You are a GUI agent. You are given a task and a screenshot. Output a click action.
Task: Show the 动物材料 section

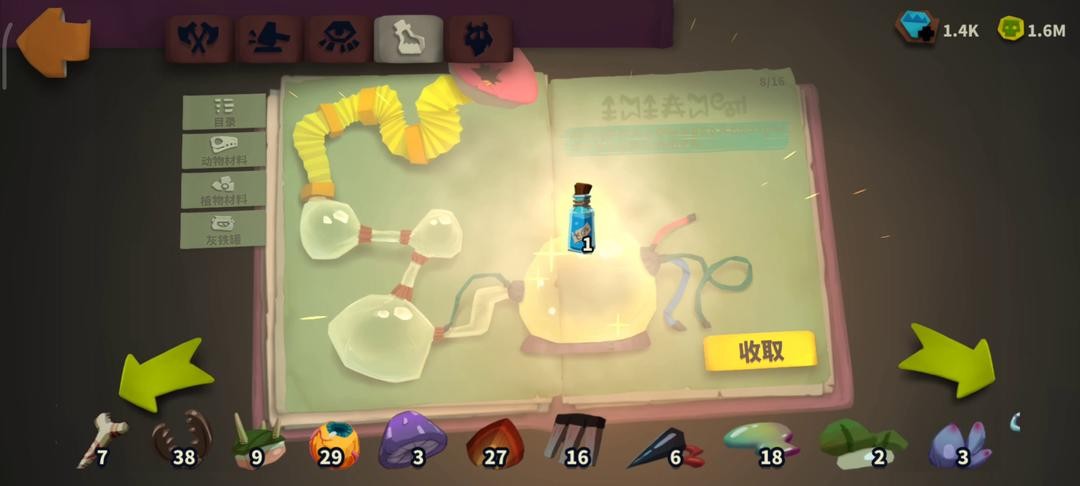224,151
